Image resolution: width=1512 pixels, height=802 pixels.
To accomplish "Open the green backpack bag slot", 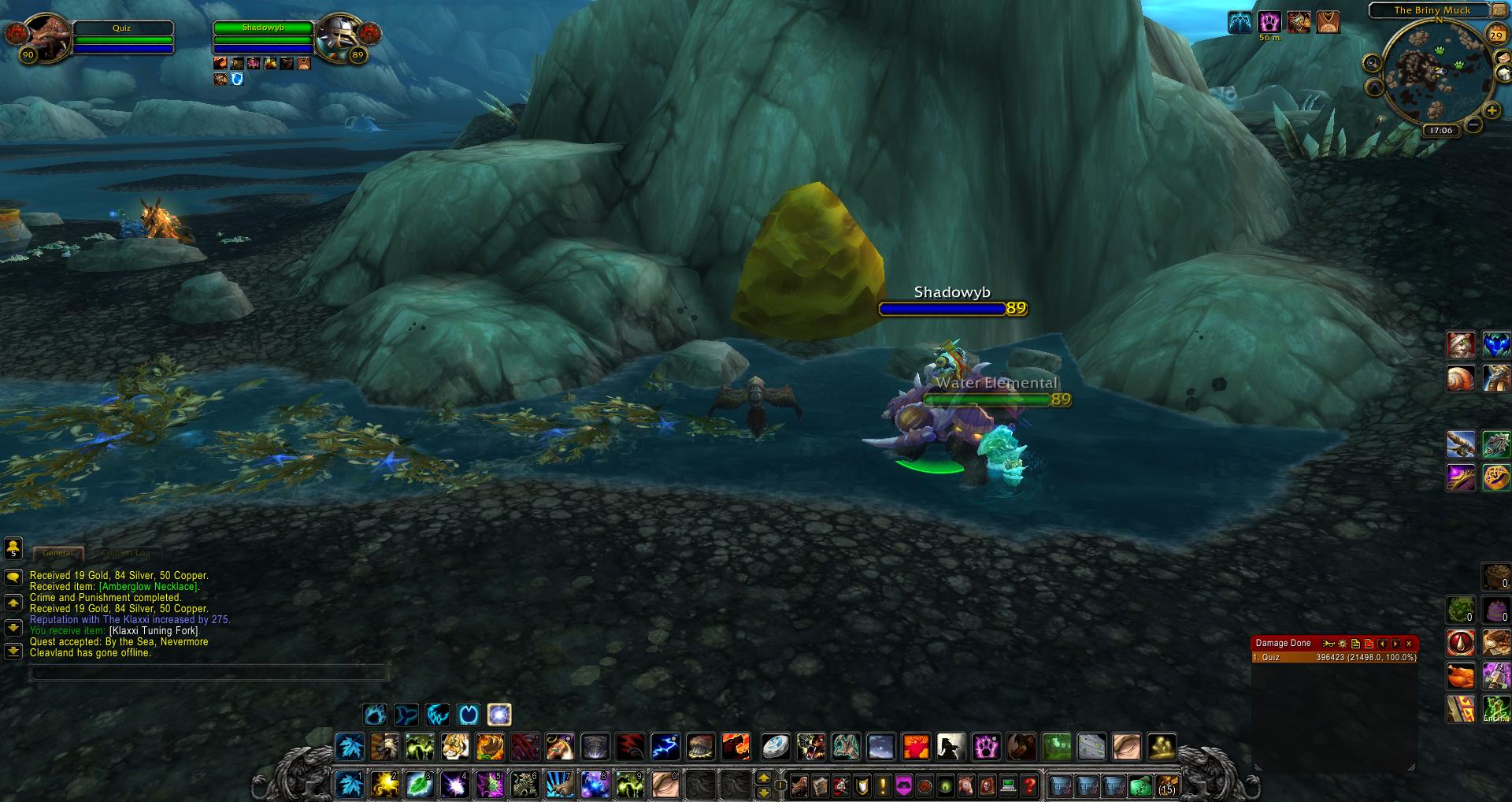I will [x=1140, y=785].
